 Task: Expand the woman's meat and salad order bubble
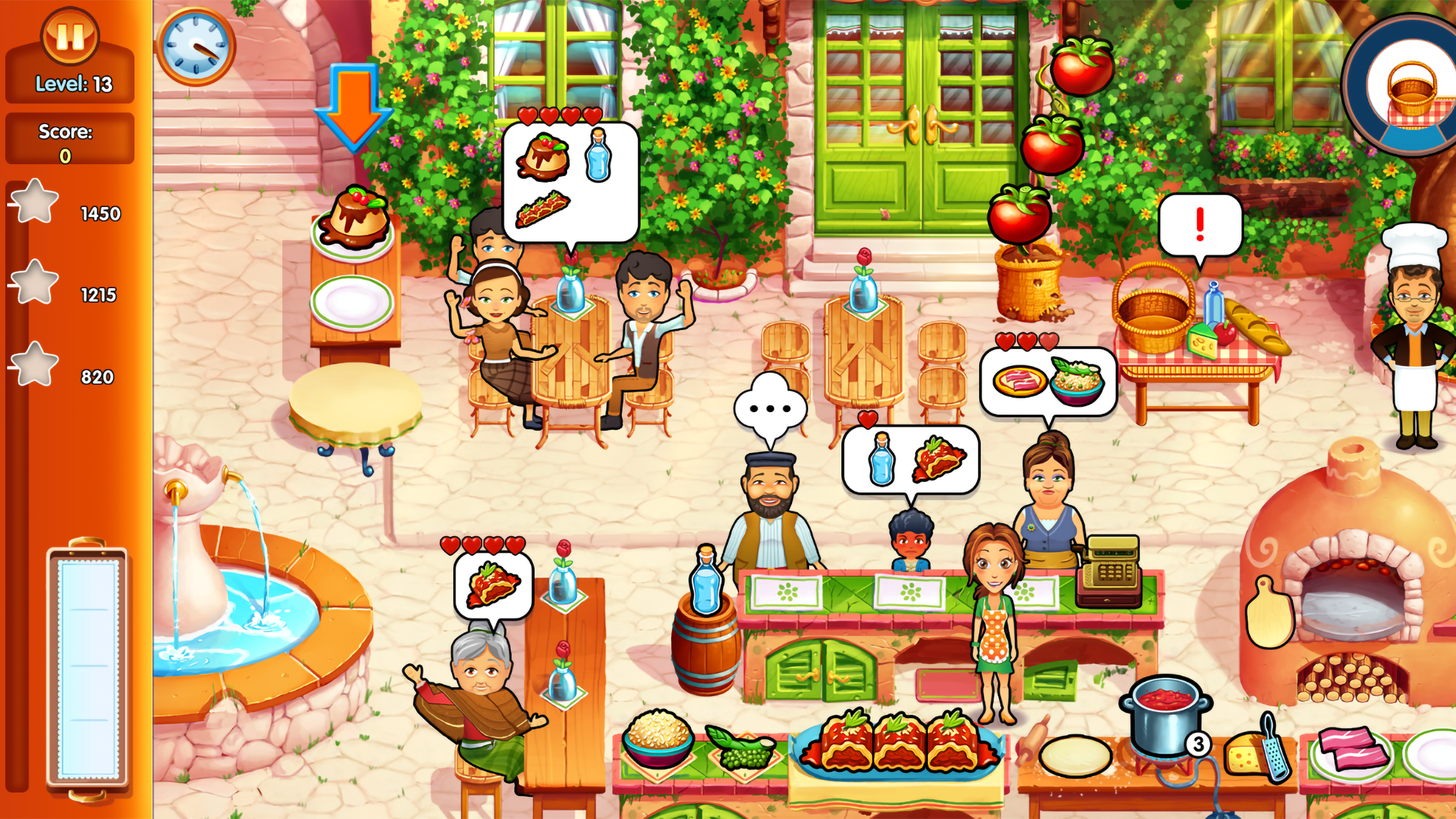click(x=1048, y=379)
